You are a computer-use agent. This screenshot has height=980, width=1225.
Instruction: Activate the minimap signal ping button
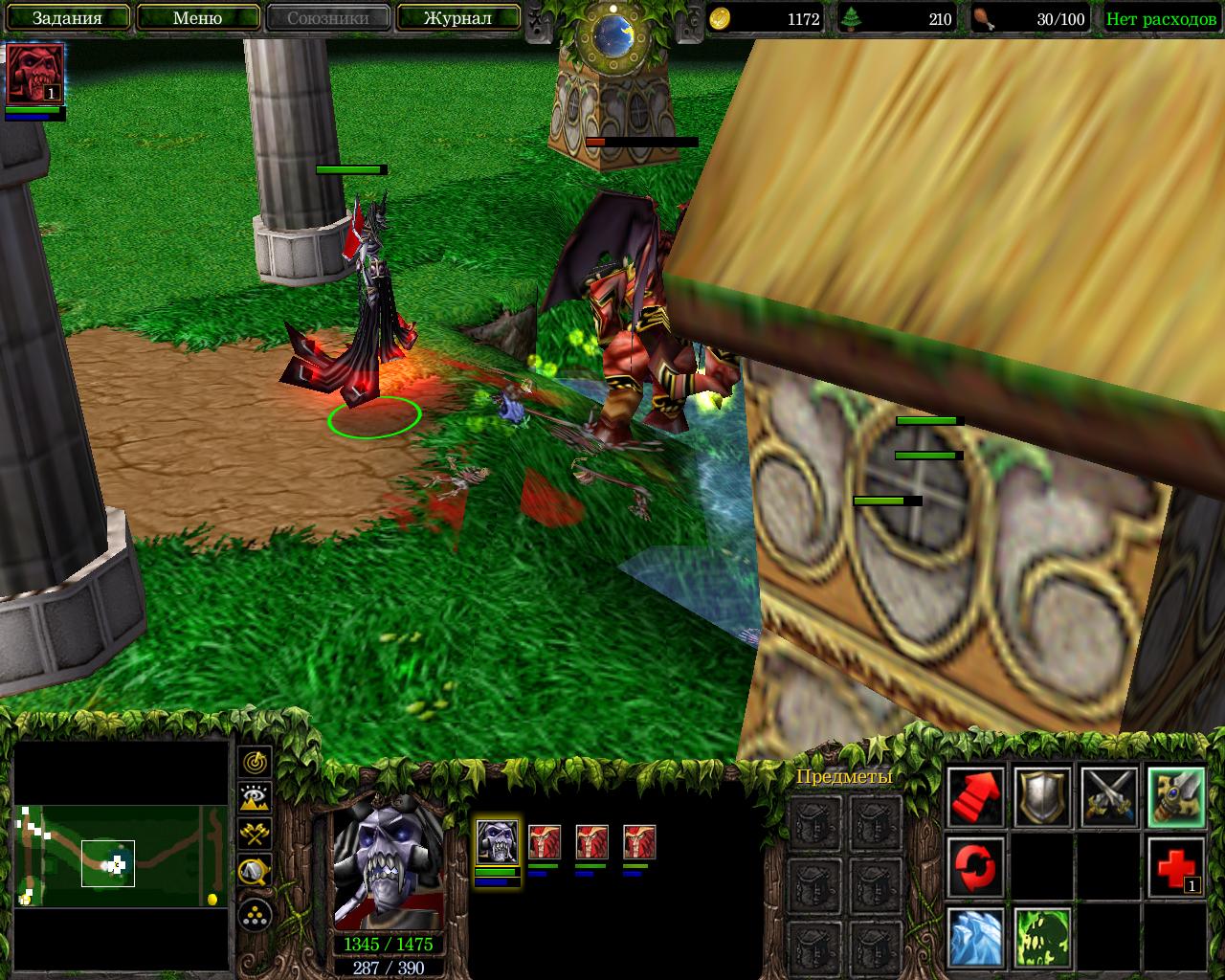pyautogui.click(x=255, y=763)
